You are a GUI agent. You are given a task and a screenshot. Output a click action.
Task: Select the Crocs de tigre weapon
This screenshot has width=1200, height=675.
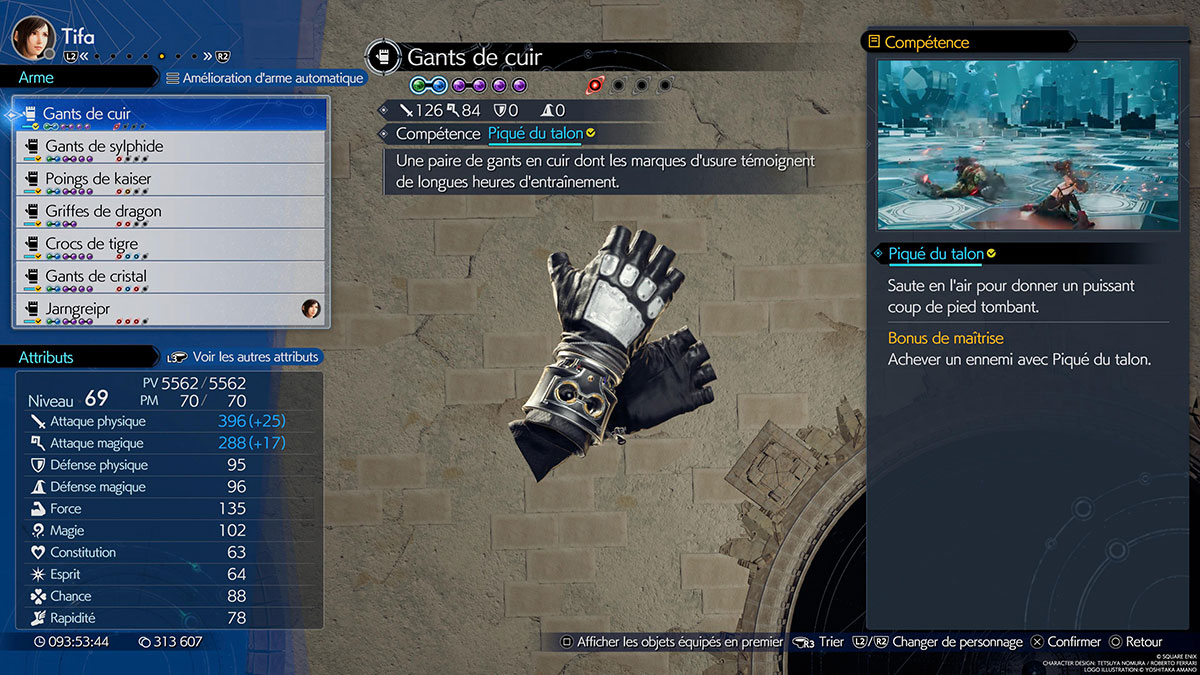click(170, 244)
